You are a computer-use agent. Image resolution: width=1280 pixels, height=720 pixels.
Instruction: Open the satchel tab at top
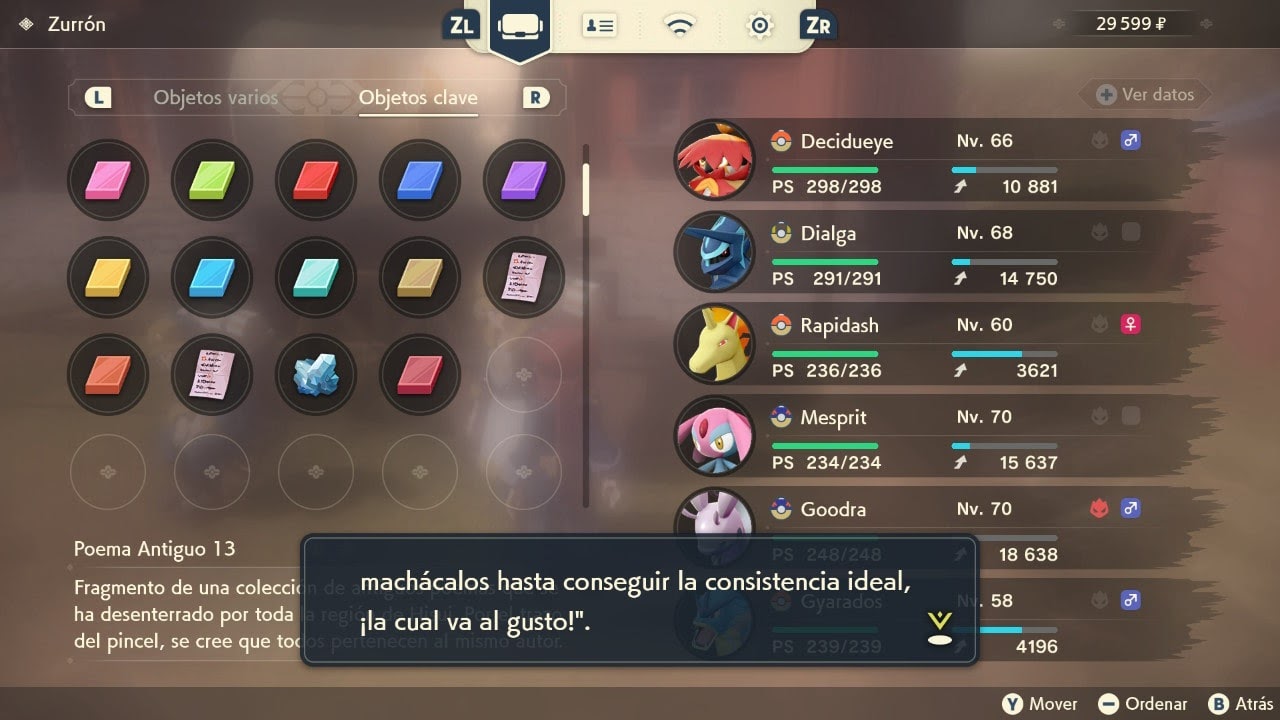point(520,26)
